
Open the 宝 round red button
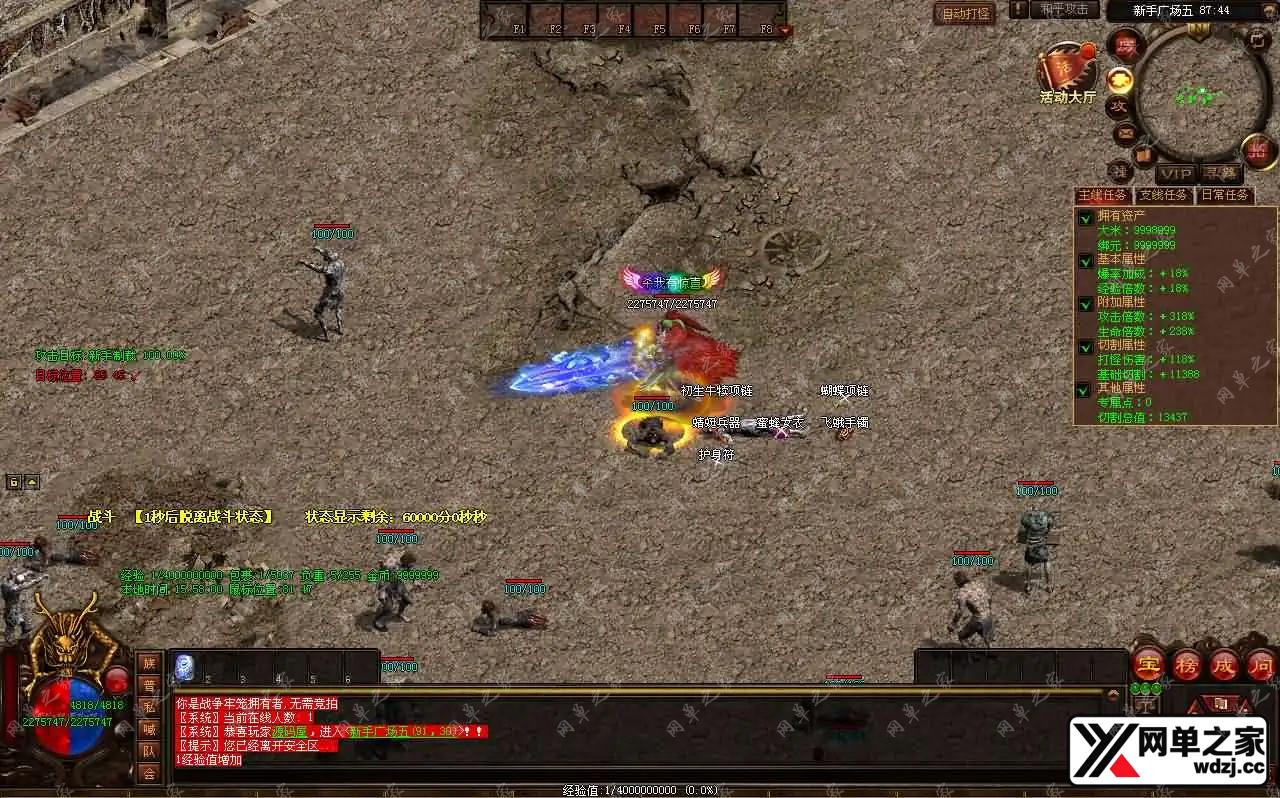[1148, 664]
